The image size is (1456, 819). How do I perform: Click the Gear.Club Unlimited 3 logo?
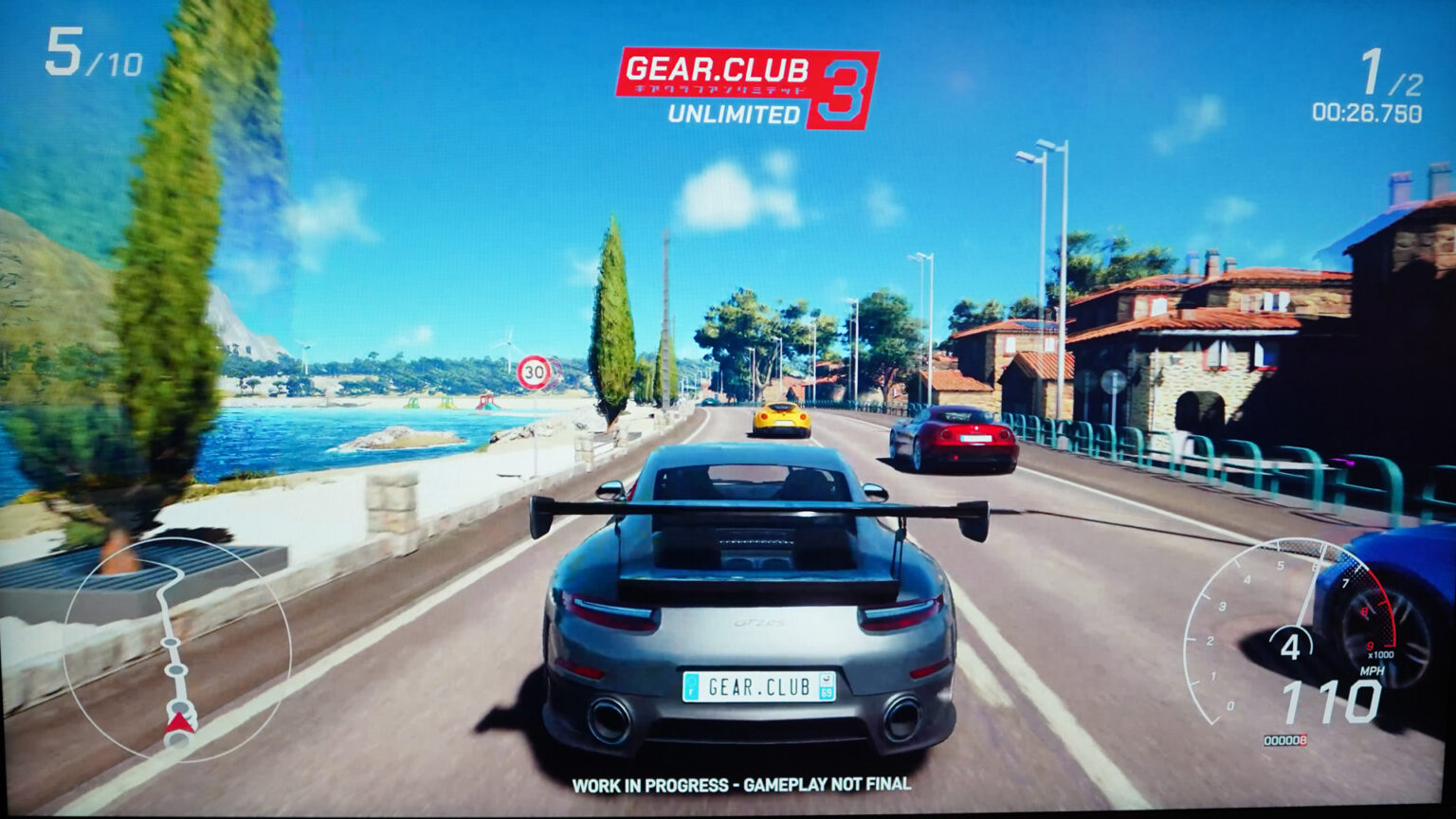(x=746, y=87)
